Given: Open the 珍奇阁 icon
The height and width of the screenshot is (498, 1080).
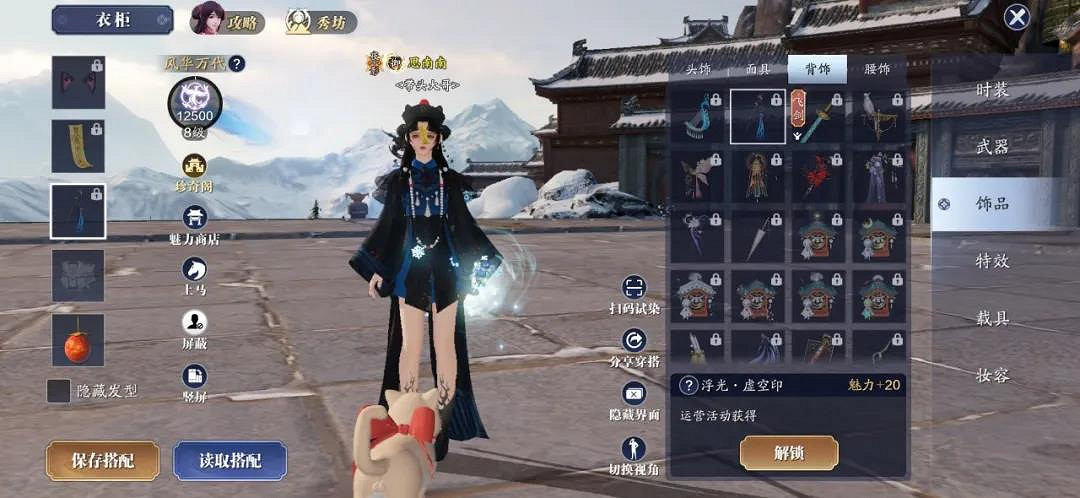Looking at the screenshot, I should (195, 172).
